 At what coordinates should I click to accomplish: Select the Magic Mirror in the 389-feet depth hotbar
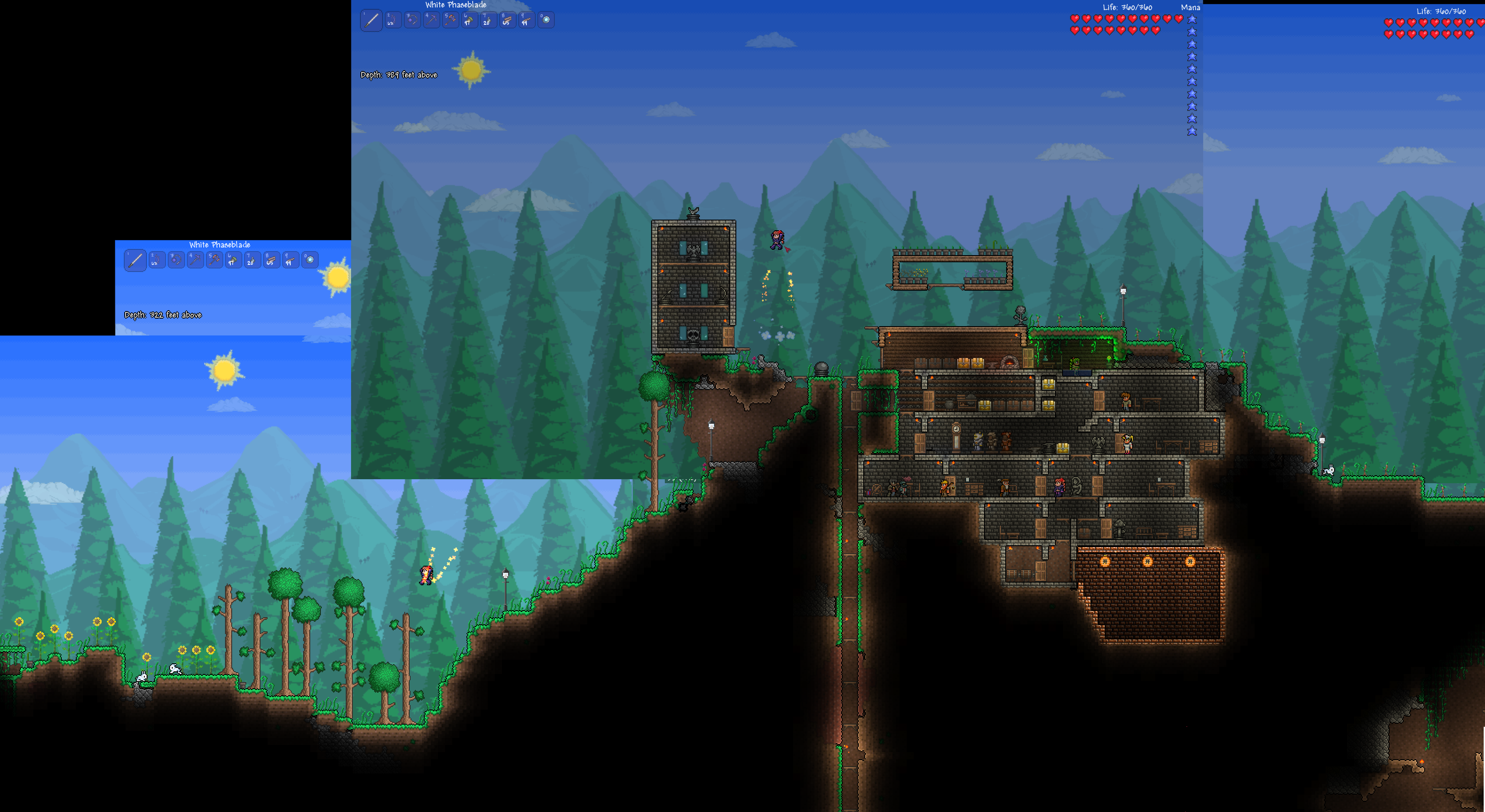click(545, 20)
